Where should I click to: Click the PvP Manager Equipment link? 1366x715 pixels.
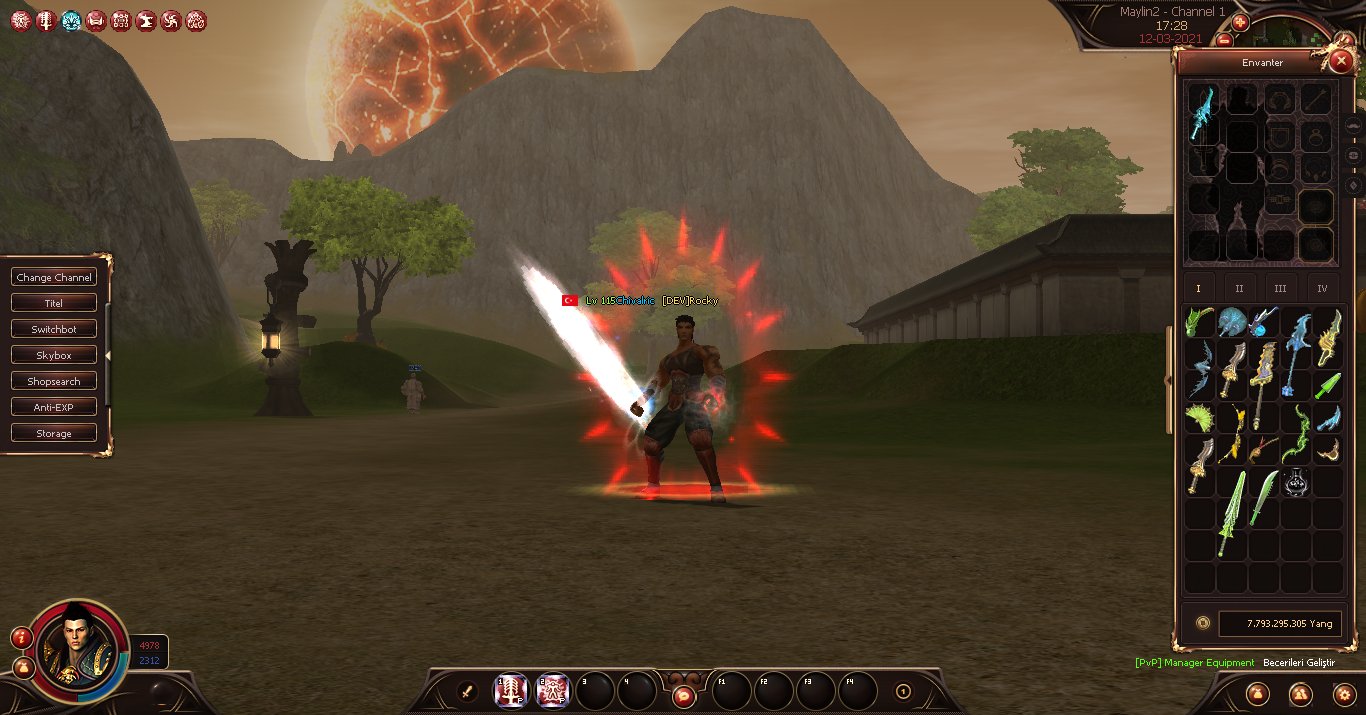pyautogui.click(x=1194, y=663)
